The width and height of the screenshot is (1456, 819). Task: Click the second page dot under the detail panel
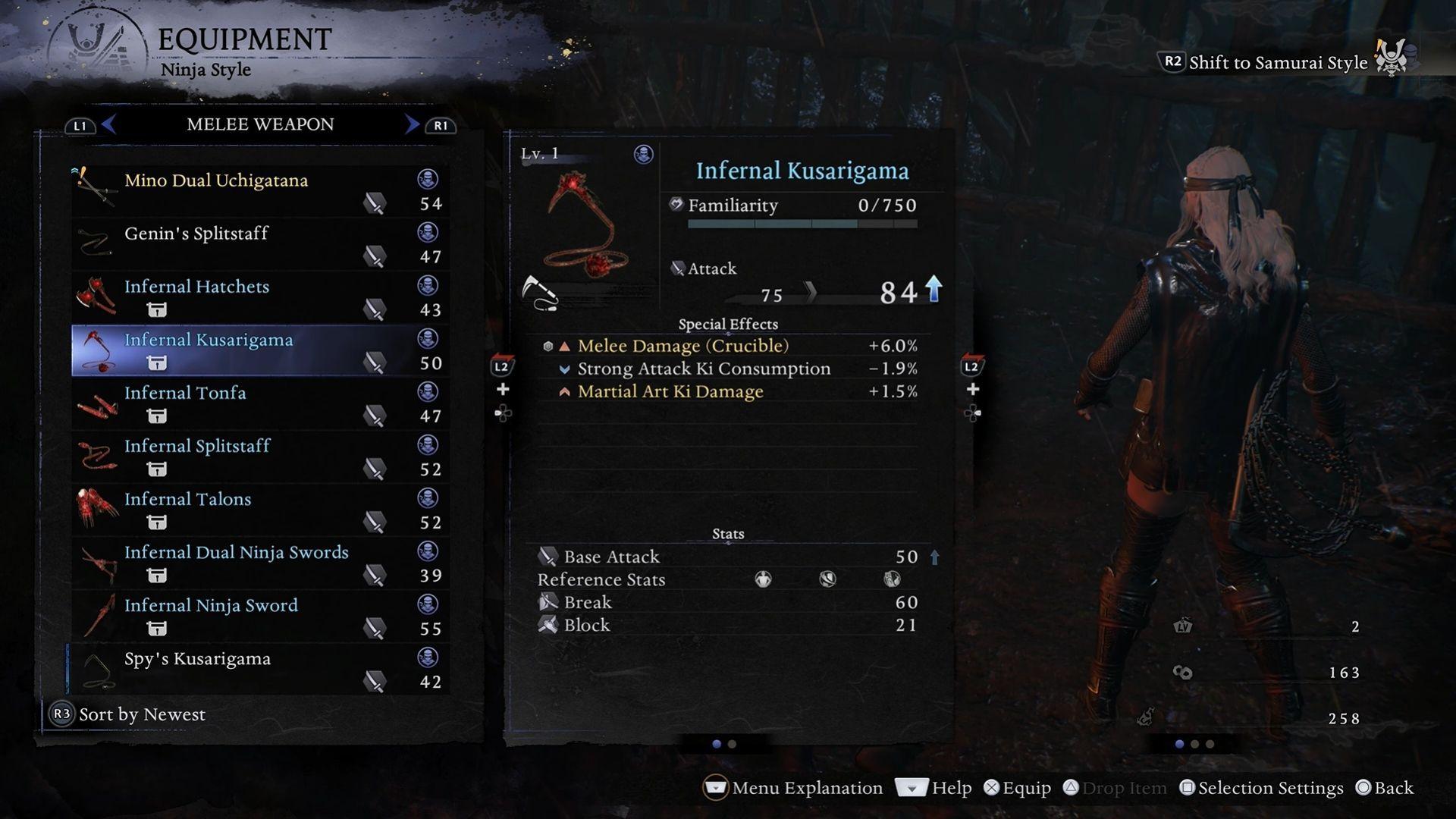[x=731, y=744]
